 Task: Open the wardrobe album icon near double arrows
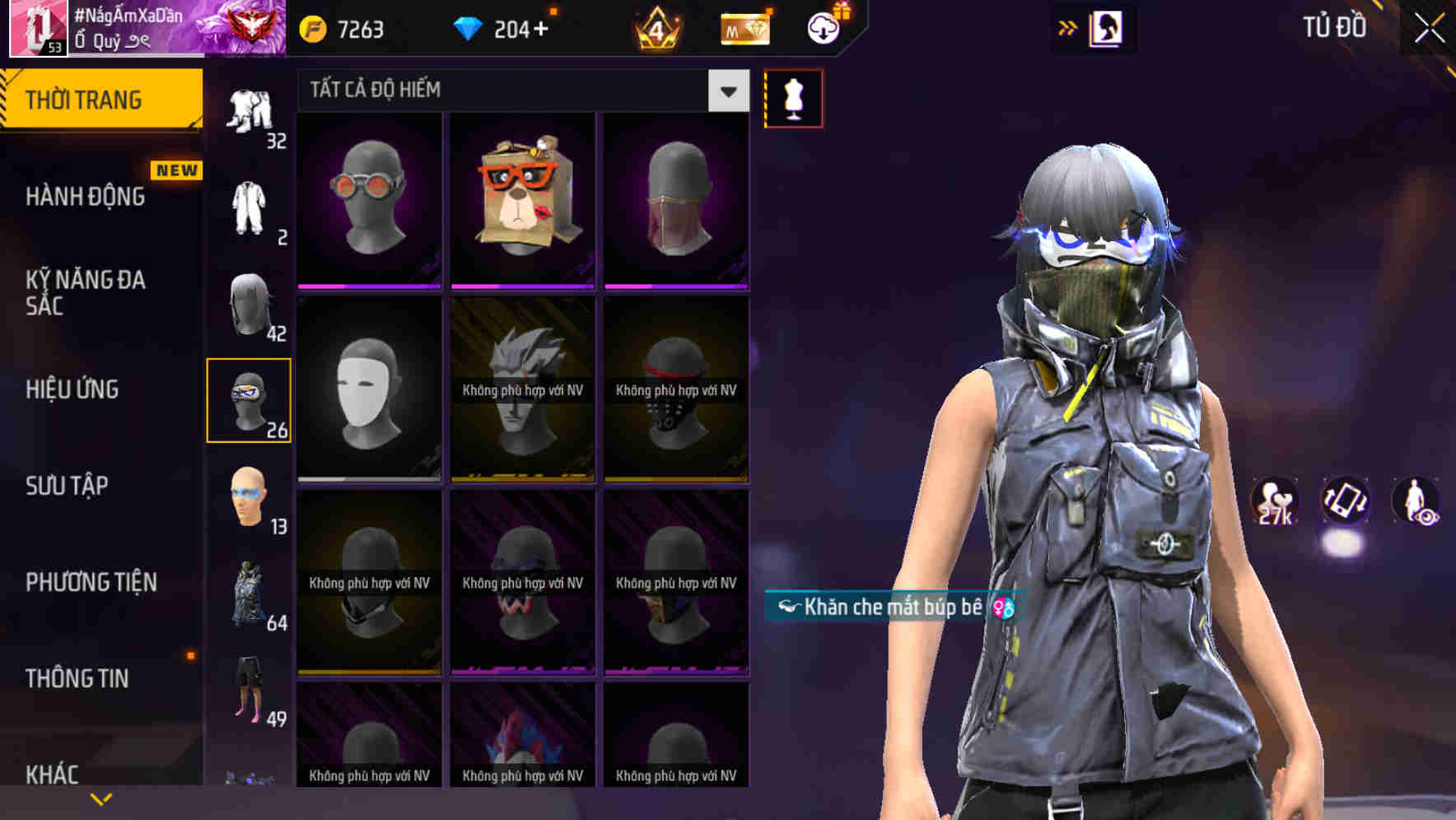tap(1107, 27)
